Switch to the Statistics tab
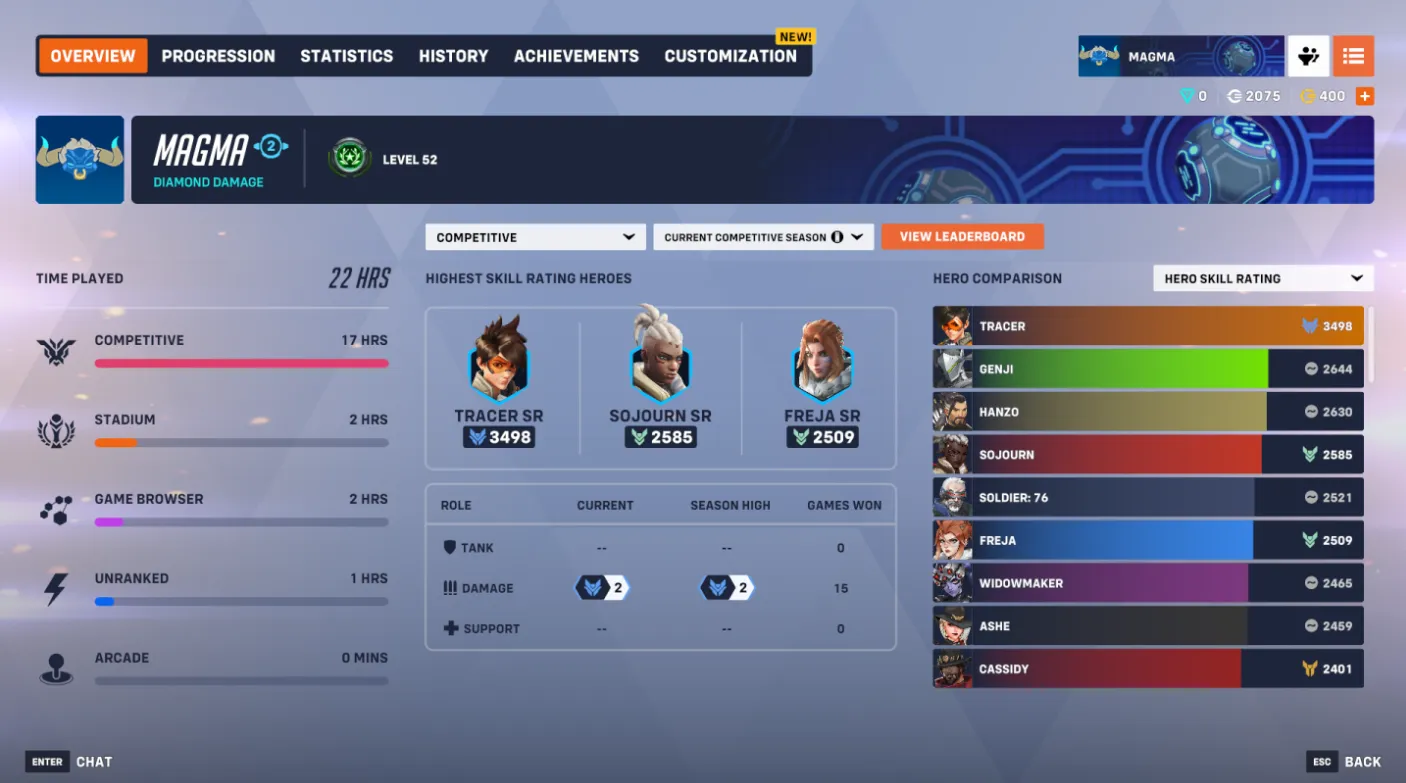 pyautogui.click(x=346, y=56)
